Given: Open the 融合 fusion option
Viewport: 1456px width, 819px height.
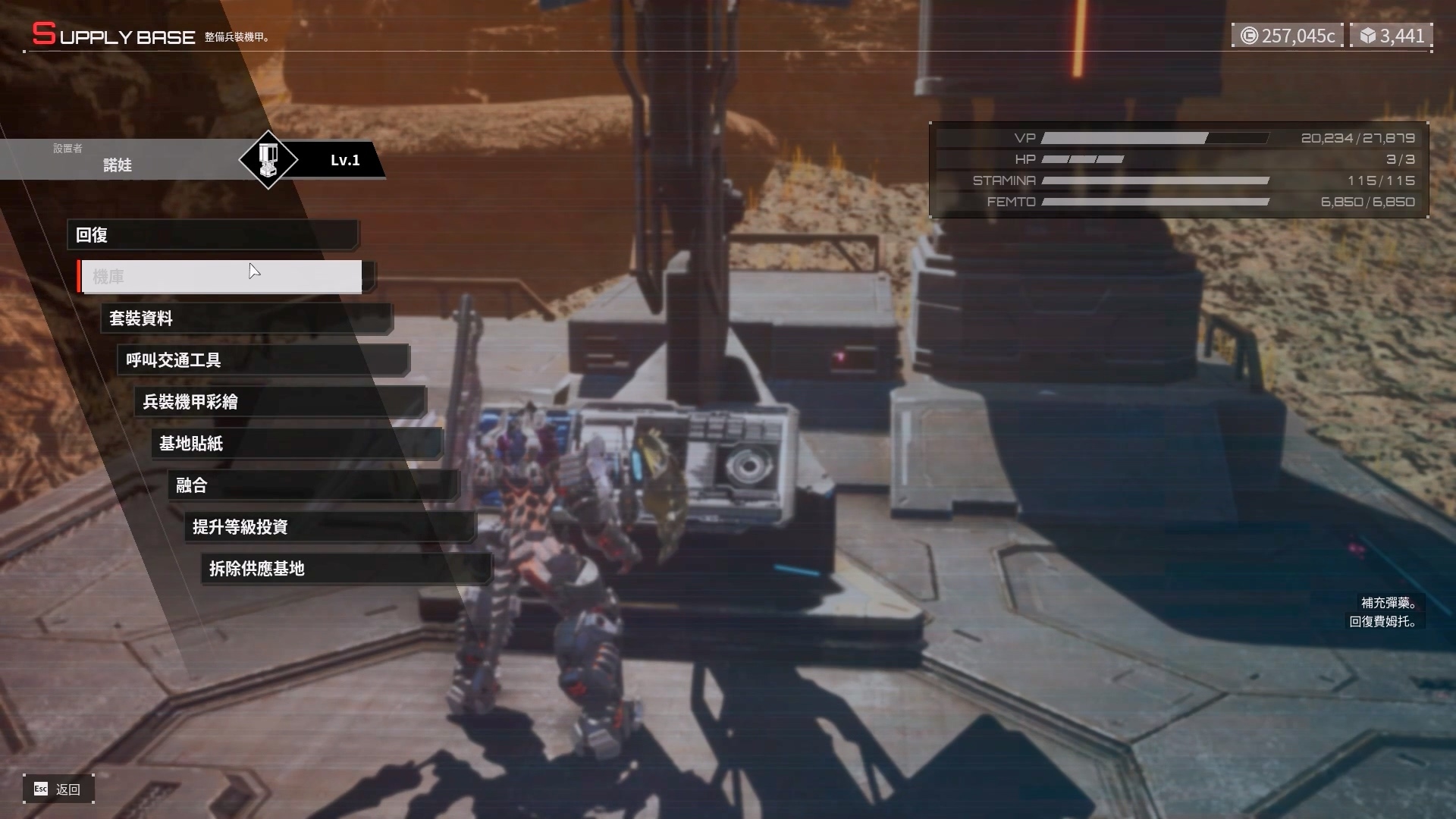Looking at the screenshot, I should click(312, 485).
